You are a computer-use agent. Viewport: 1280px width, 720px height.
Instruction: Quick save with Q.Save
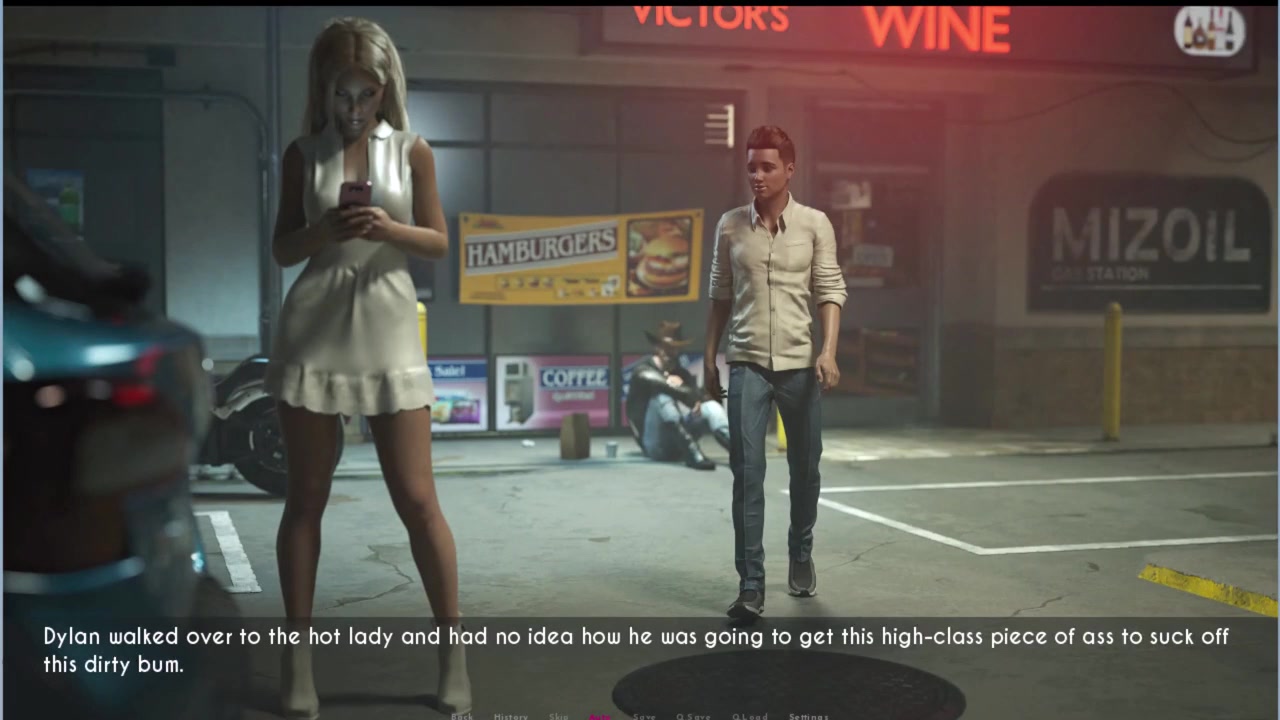(693, 716)
